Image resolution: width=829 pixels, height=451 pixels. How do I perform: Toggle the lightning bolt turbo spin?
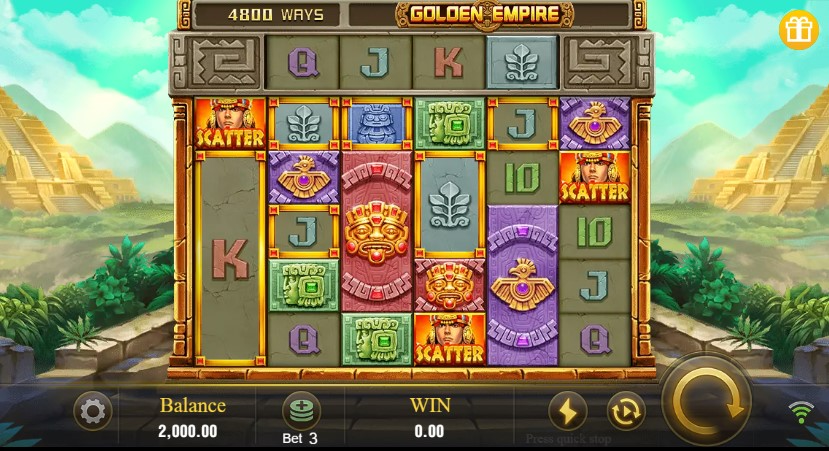[567, 411]
